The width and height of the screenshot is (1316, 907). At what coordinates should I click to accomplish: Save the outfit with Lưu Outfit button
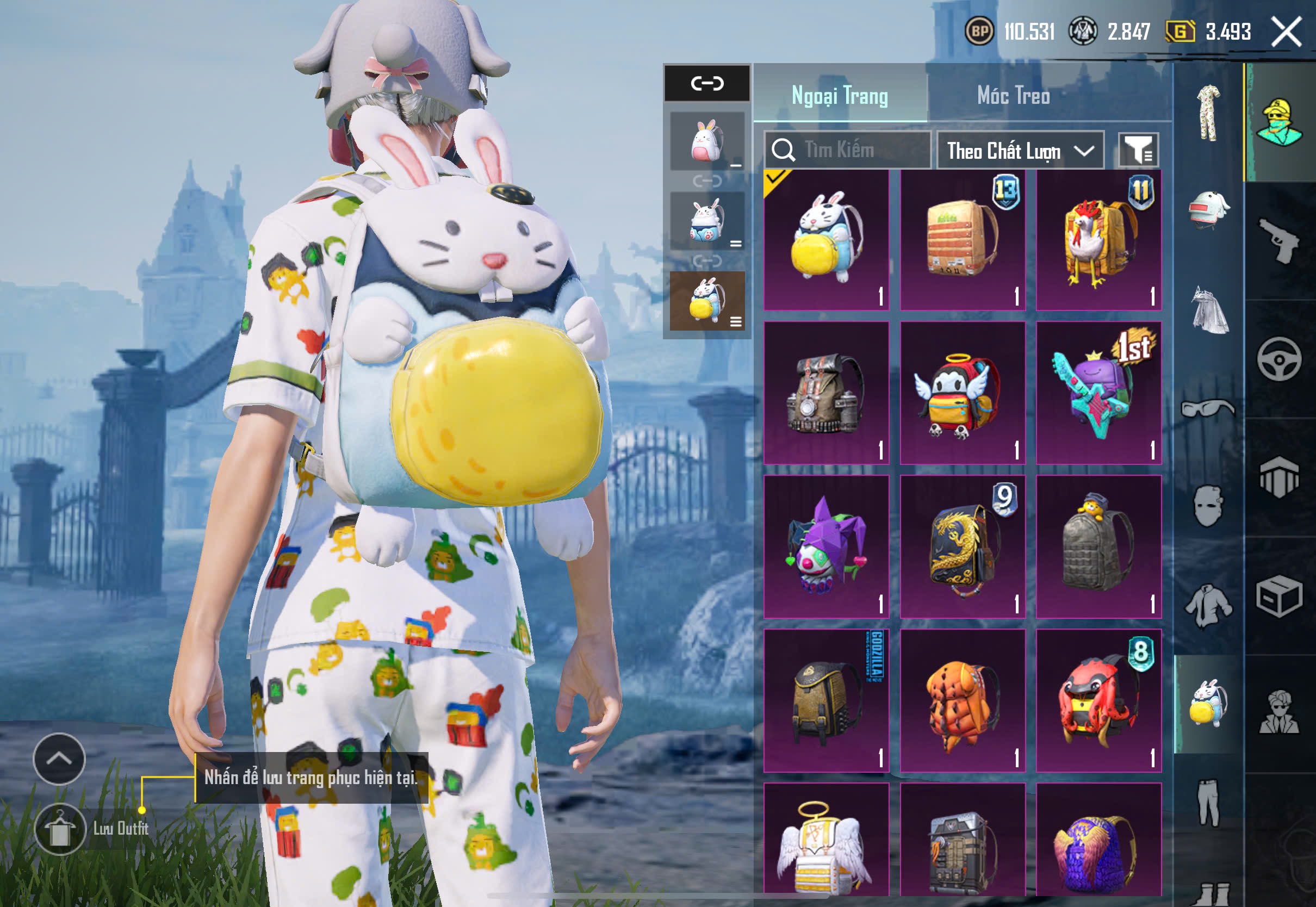point(60,829)
